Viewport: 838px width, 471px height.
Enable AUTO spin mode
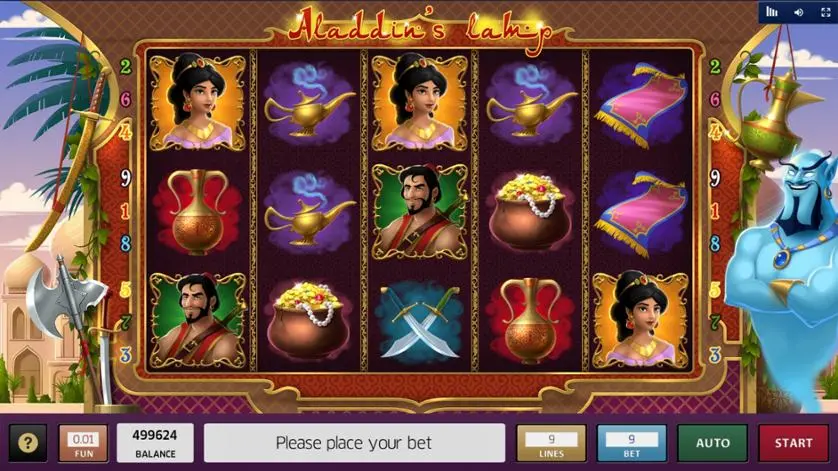pyautogui.click(x=712, y=443)
